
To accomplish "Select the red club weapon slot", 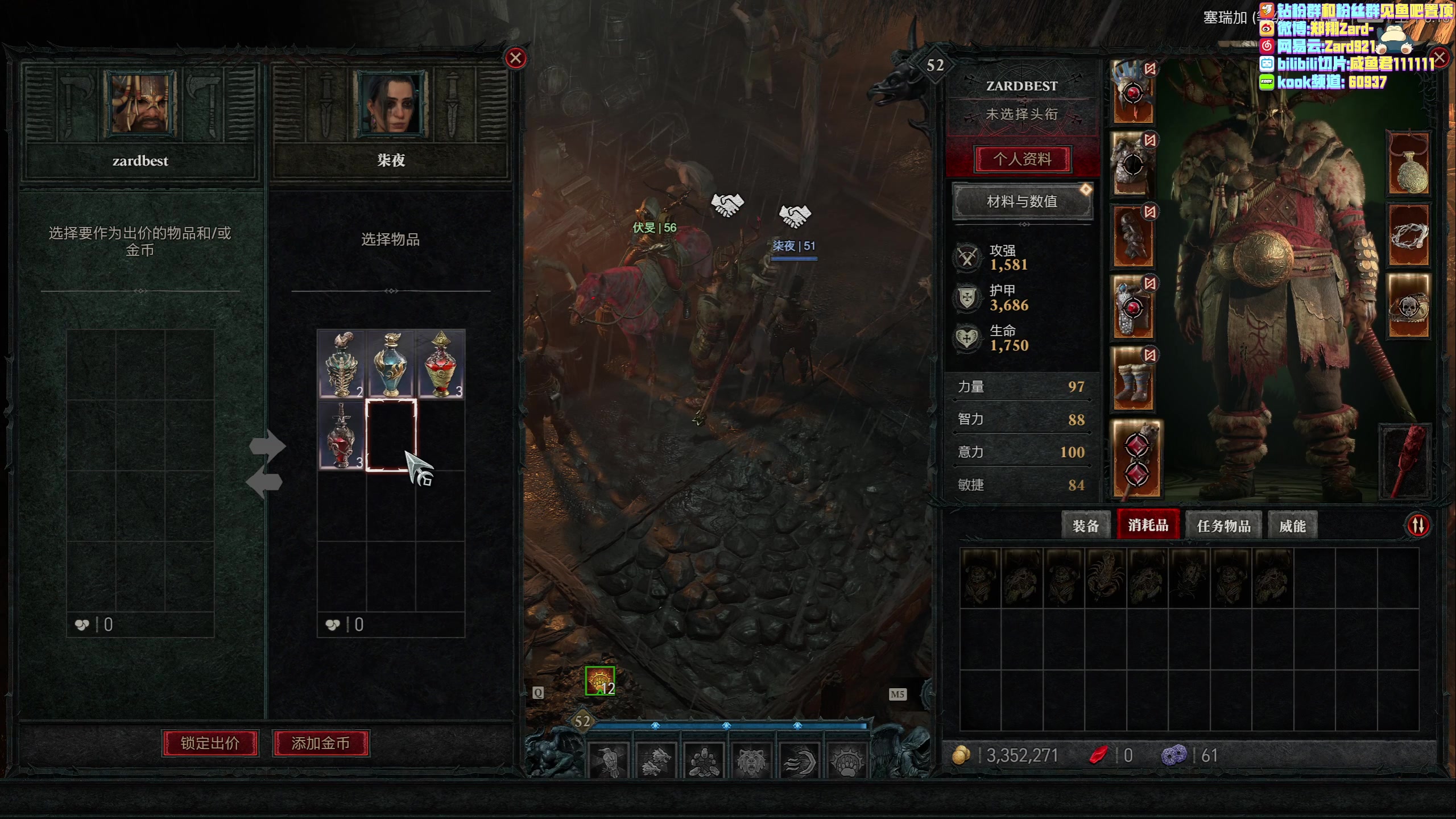I will click(1405, 461).
